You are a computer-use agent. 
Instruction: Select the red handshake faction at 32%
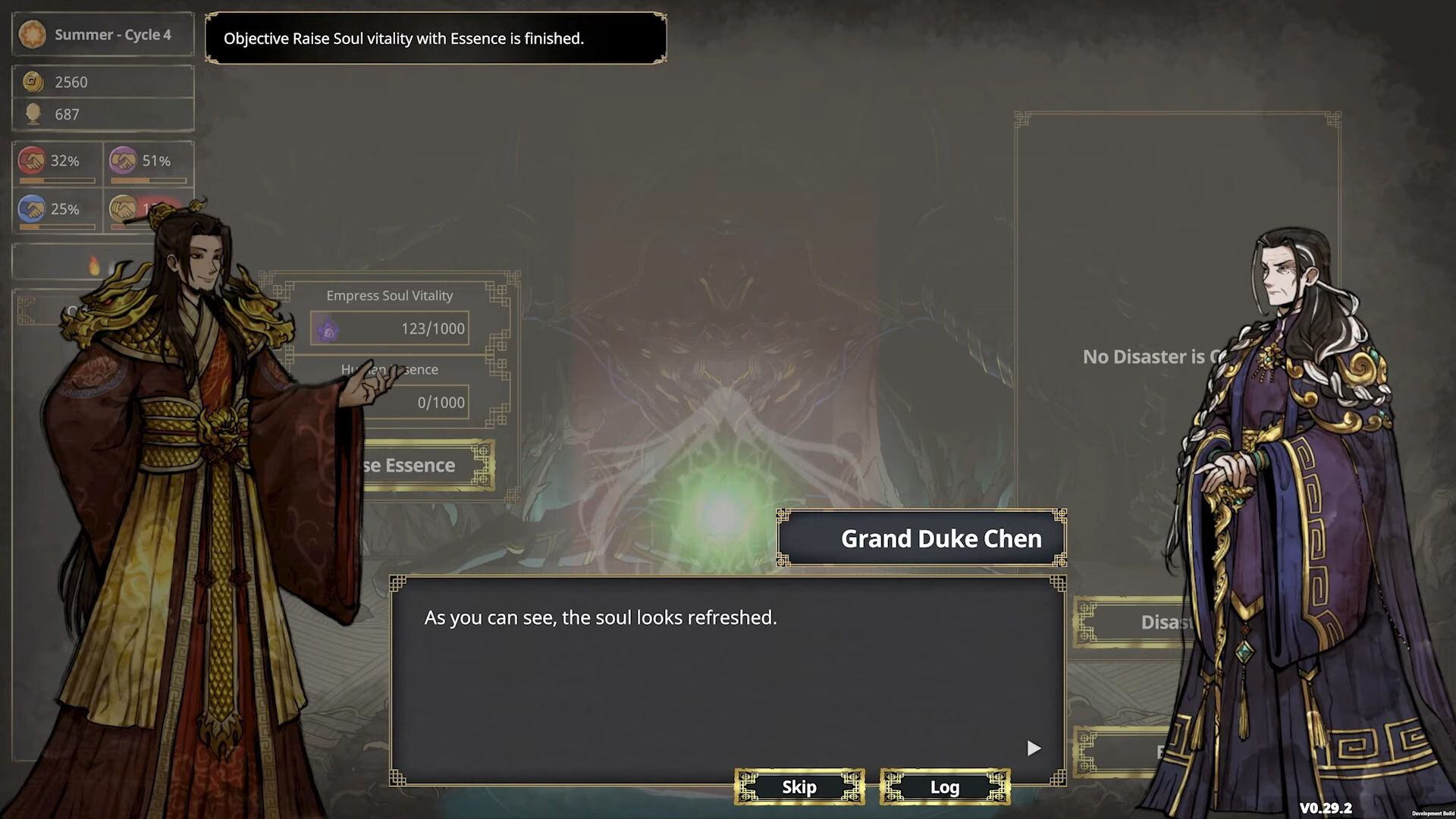(x=57, y=163)
